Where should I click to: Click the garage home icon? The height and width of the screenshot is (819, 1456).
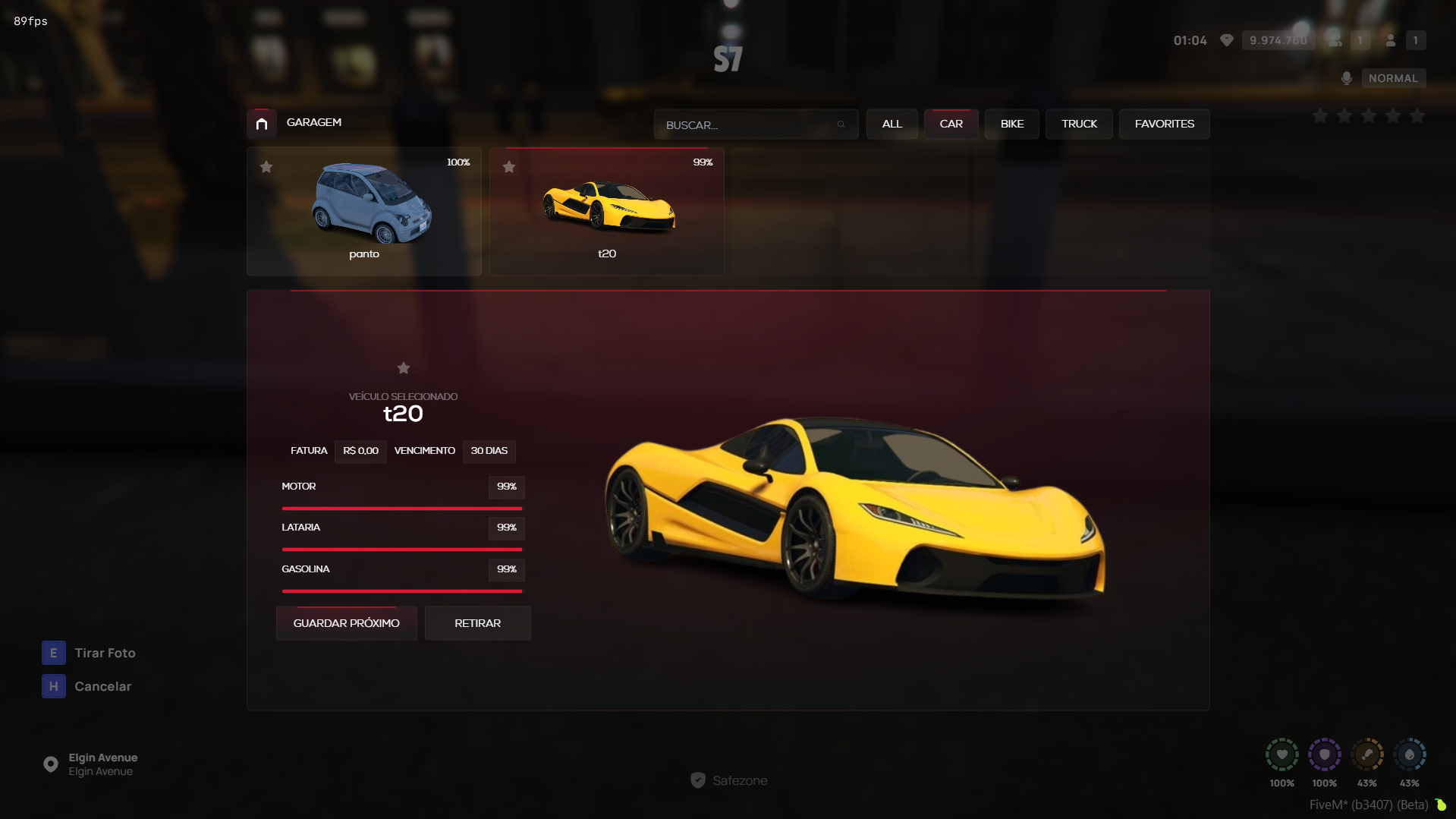tap(262, 124)
